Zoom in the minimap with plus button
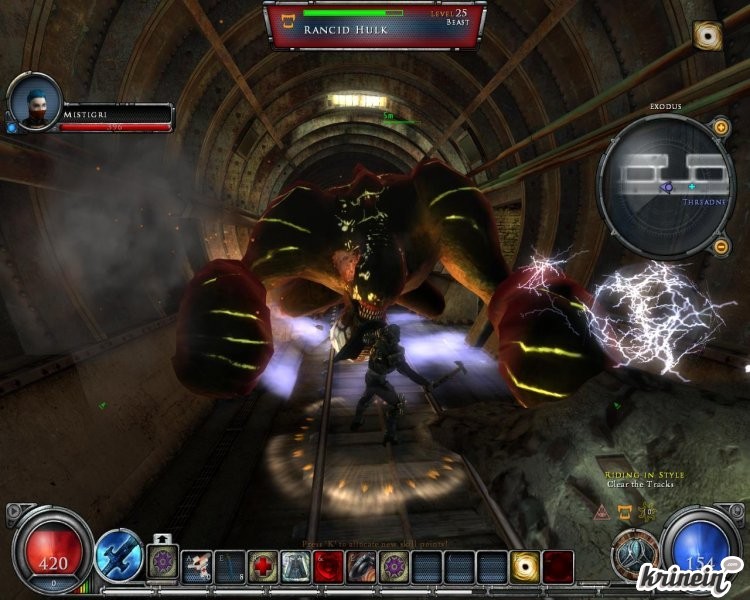This screenshot has height=600, width=750. click(720, 127)
